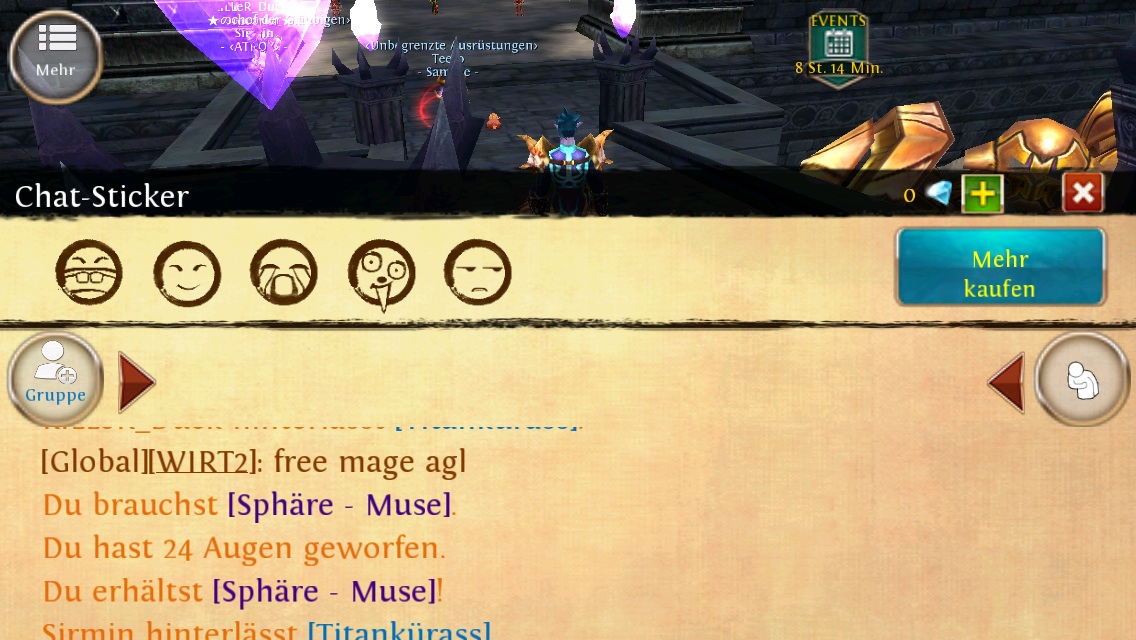Open the Titankürass item link in chat

point(399,631)
